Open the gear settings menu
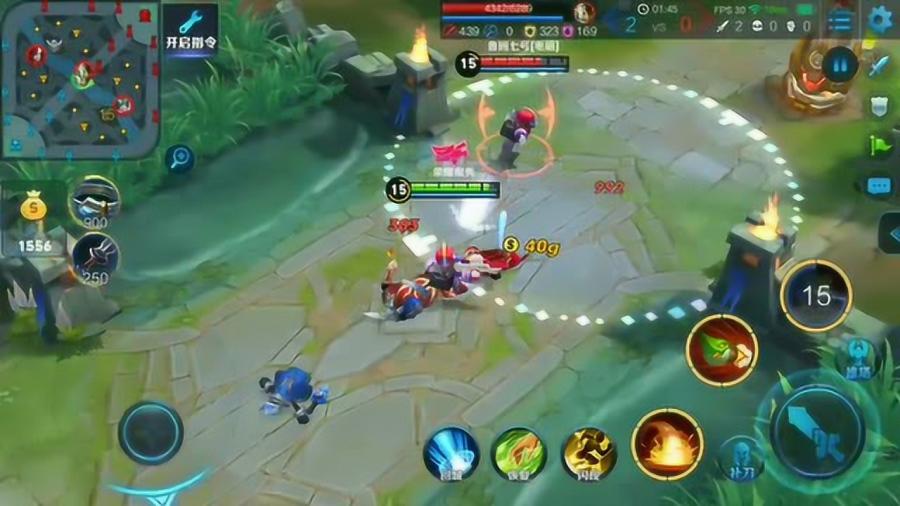 (x=880, y=19)
